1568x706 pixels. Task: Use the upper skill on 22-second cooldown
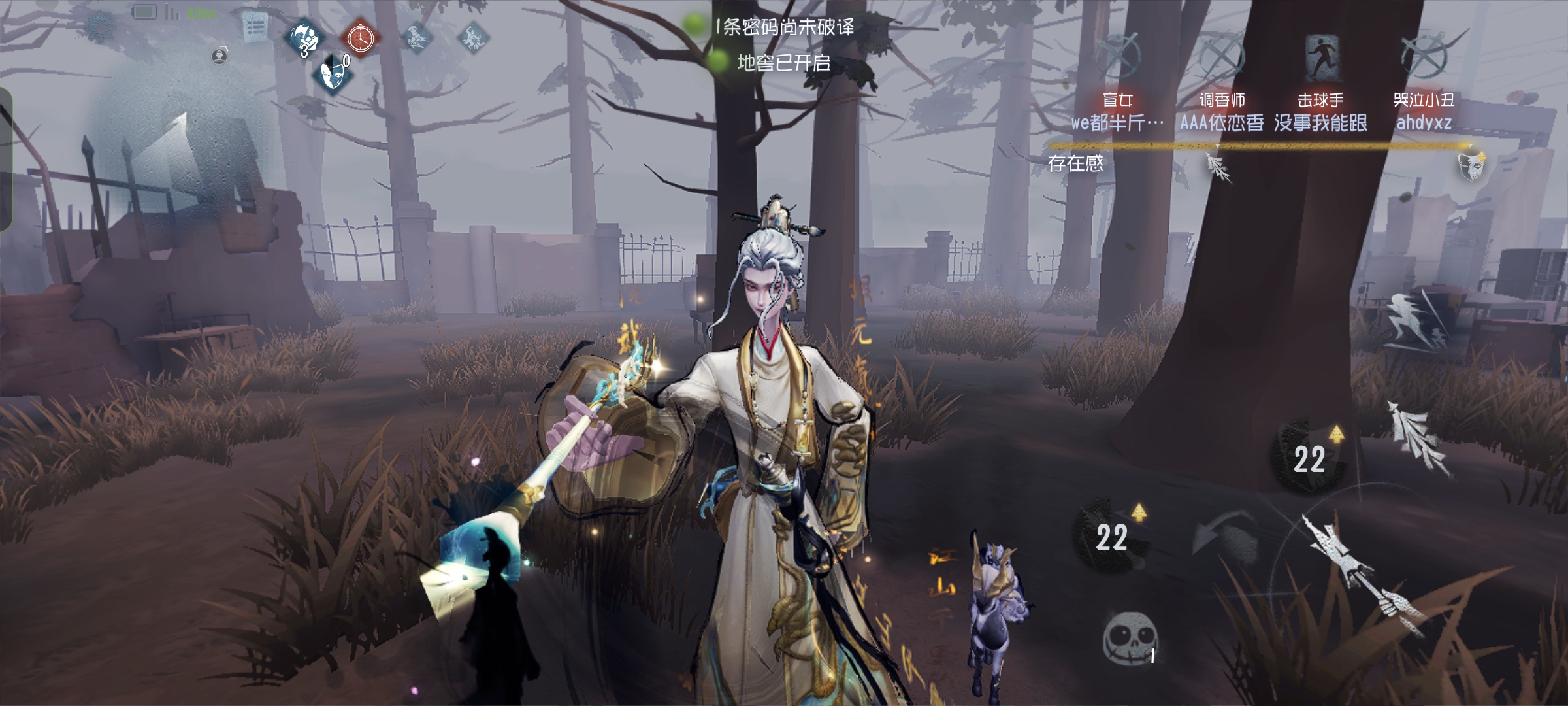tap(1309, 458)
